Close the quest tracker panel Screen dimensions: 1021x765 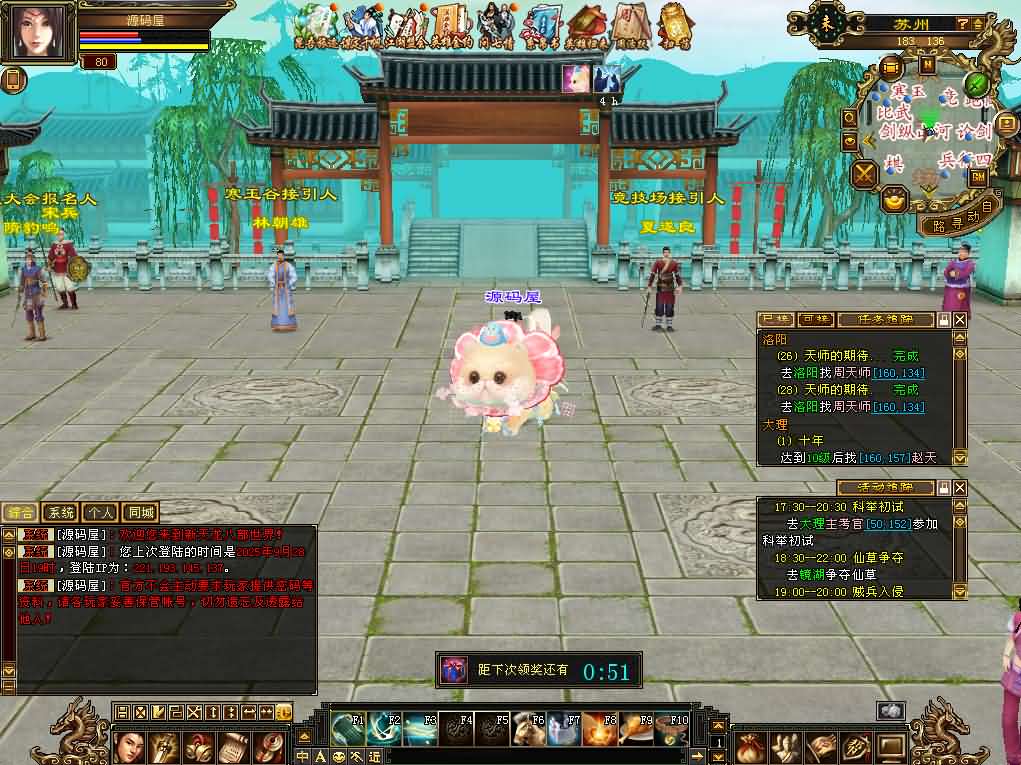click(960, 320)
